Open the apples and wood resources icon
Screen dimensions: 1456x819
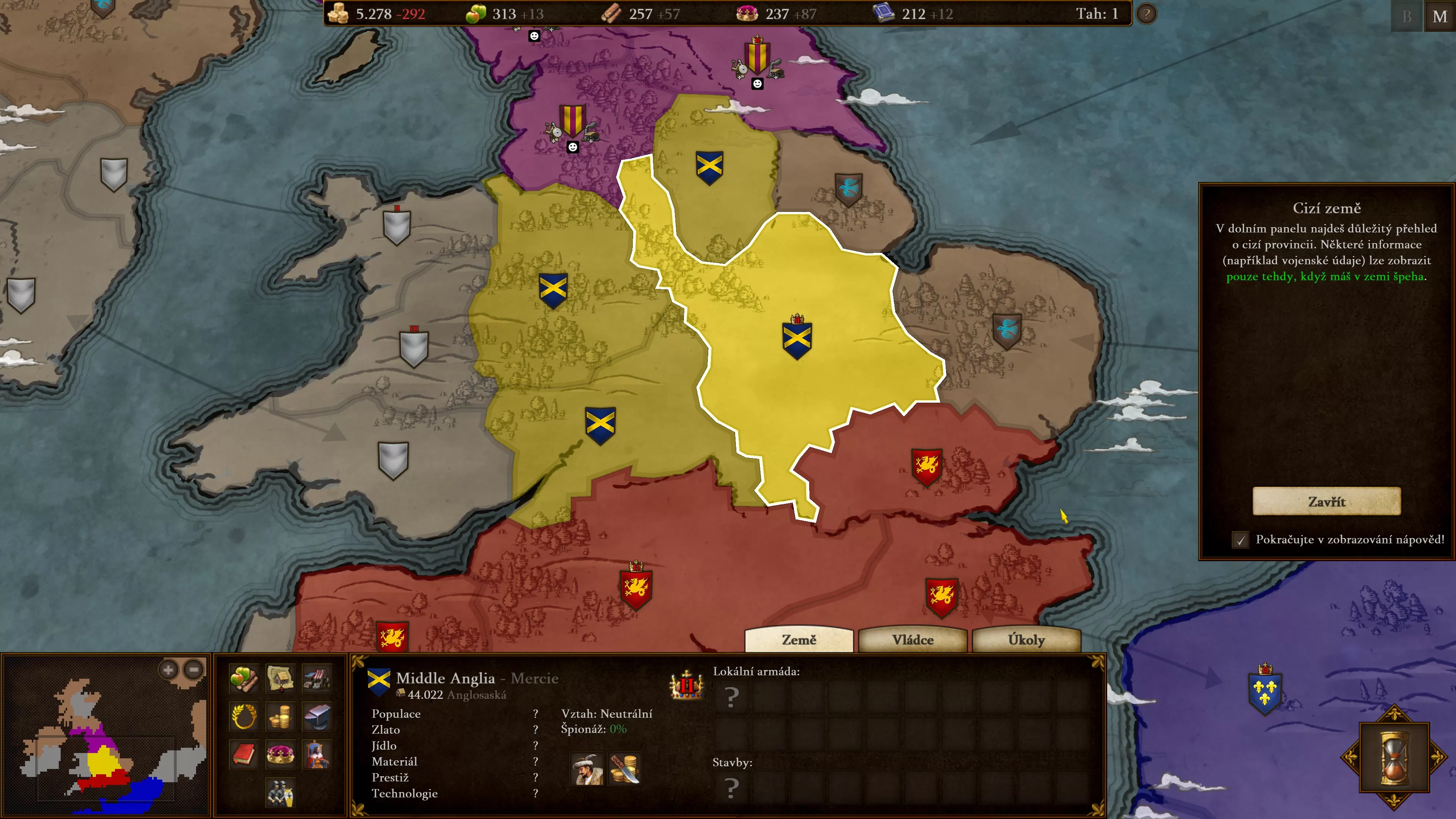pyautogui.click(x=244, y=678)
